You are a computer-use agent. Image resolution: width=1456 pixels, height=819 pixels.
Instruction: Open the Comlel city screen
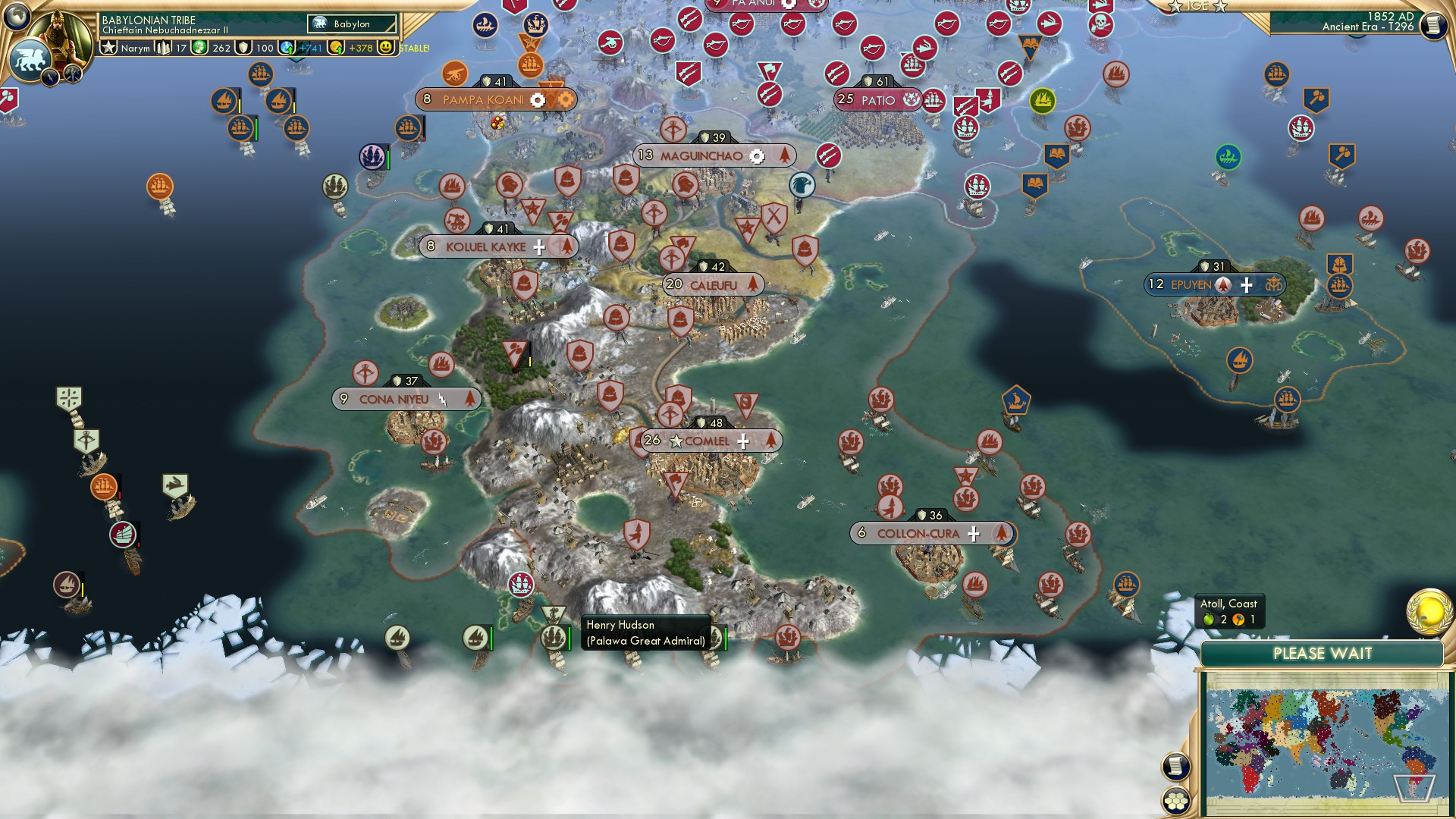pos(701,440)
